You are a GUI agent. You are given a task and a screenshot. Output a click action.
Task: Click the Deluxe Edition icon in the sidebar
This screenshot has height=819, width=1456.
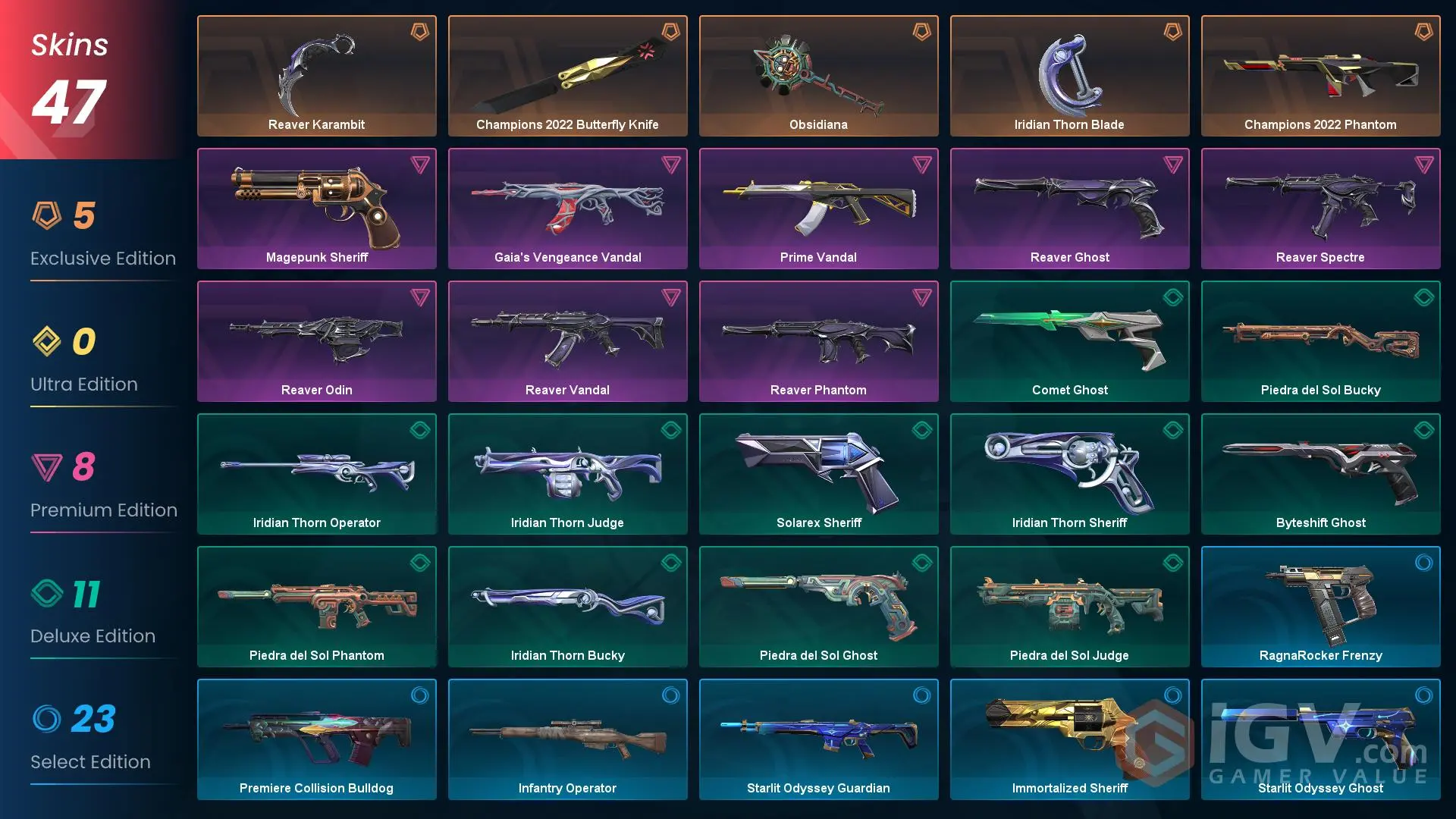pos(49,594)
